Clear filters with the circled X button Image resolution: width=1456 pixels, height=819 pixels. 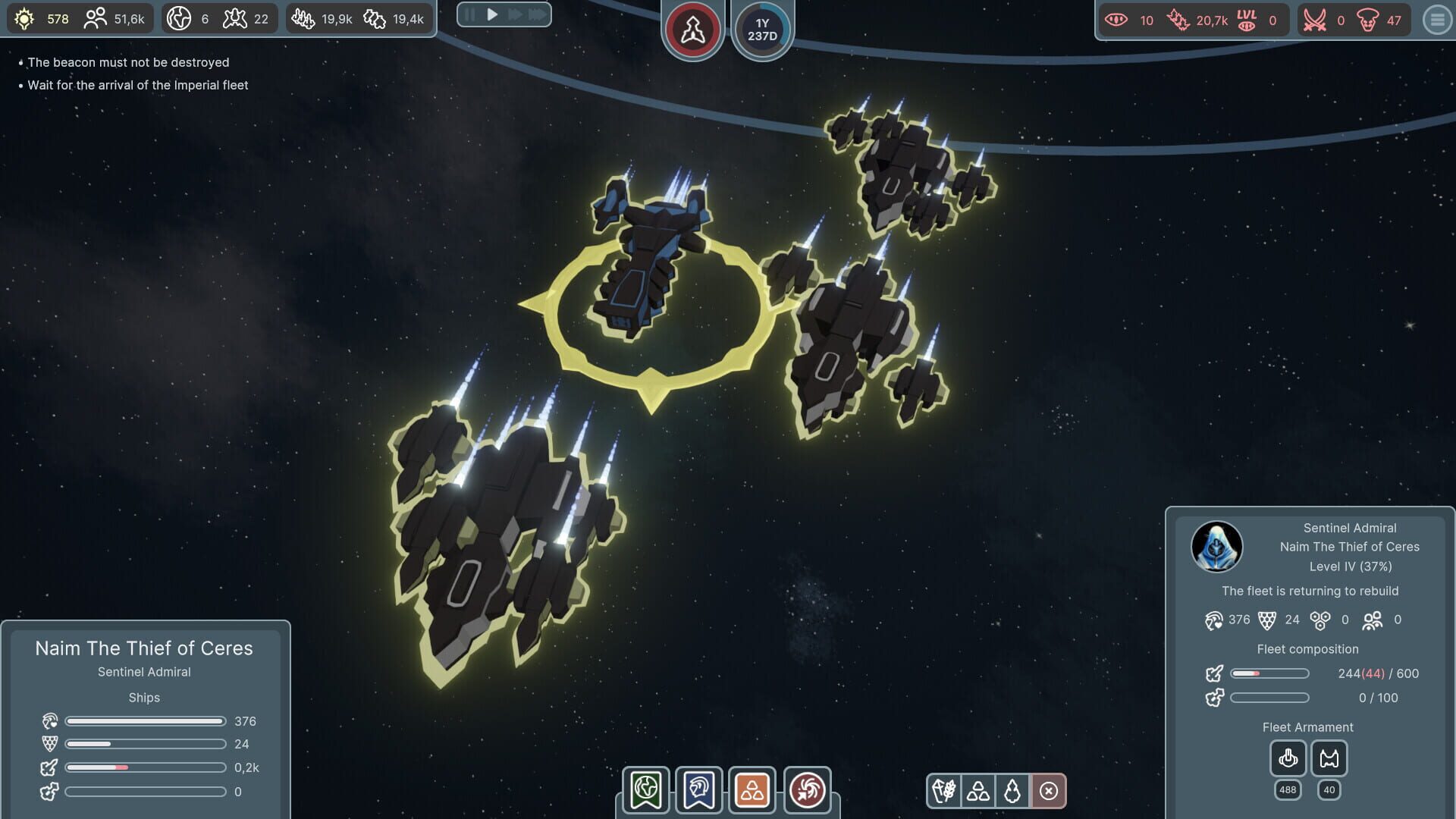pyautogui.click(x=1047, y=790)
